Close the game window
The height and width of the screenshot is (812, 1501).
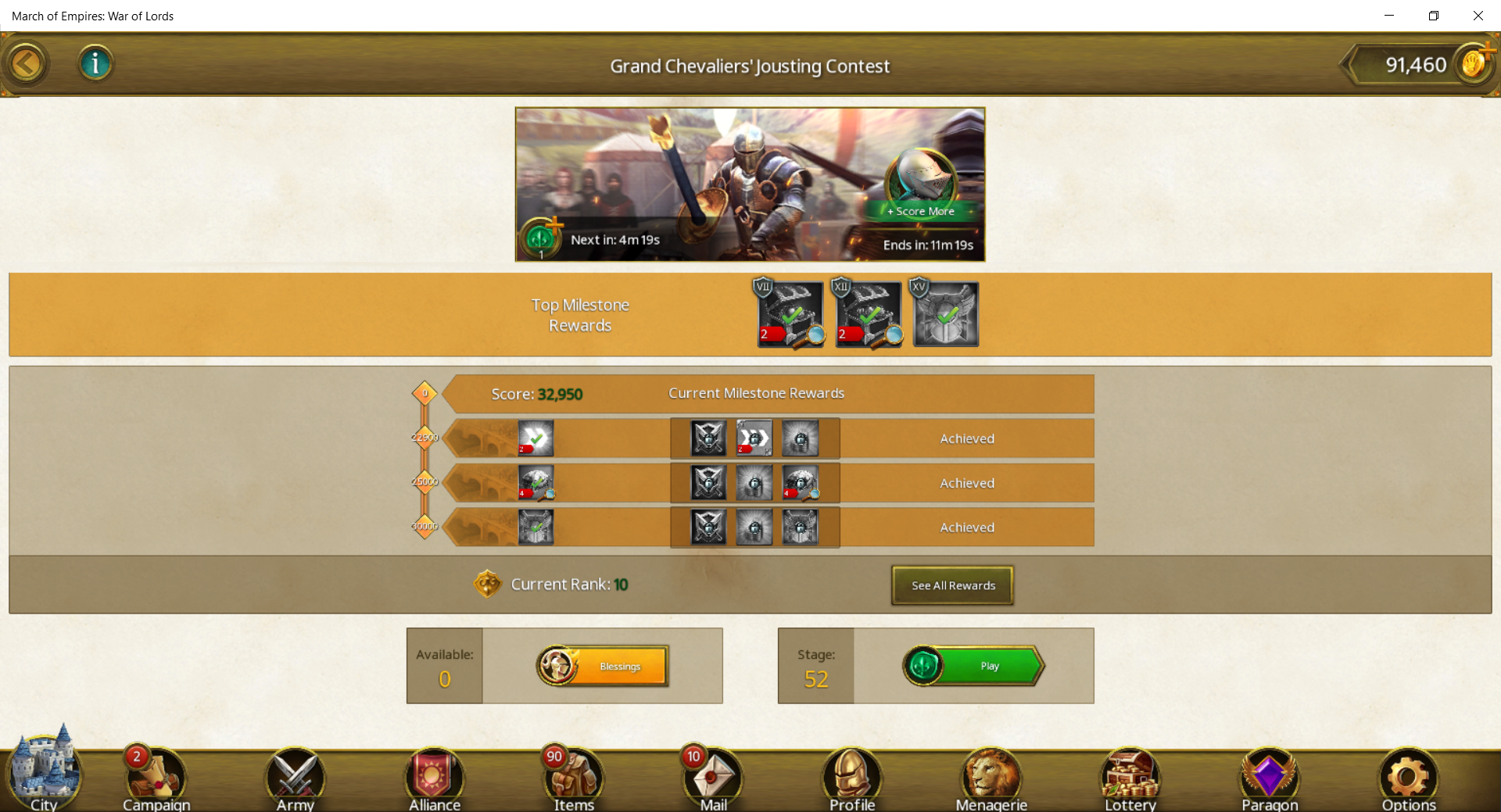1478,16
